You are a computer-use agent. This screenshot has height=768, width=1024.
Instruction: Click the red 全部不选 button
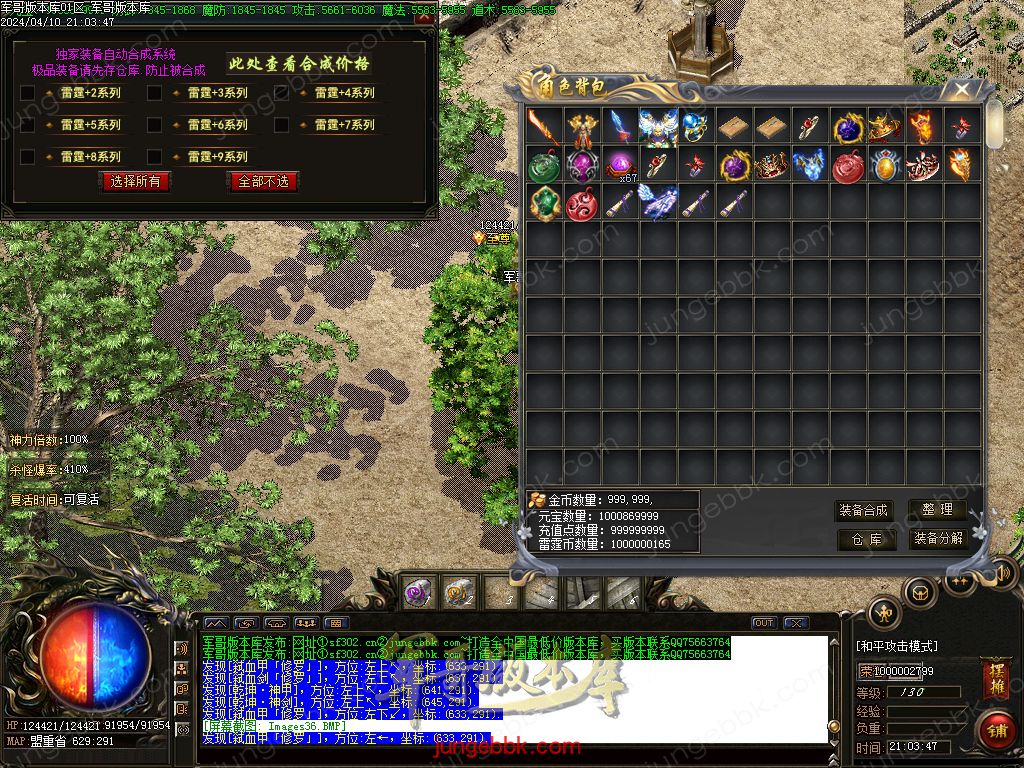[x=262, y=181]
